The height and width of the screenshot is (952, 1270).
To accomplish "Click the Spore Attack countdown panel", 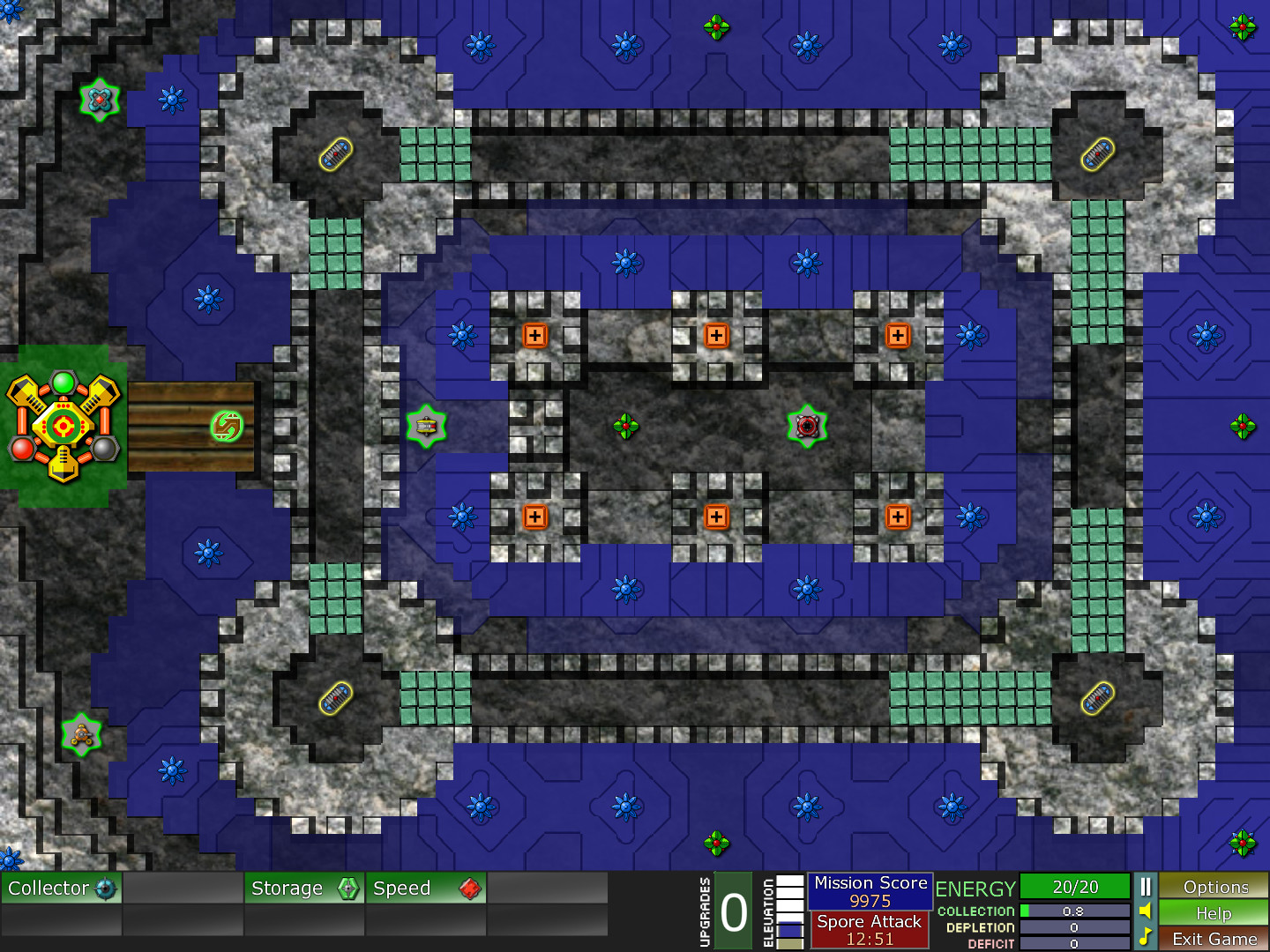I will tap(870, 930).
